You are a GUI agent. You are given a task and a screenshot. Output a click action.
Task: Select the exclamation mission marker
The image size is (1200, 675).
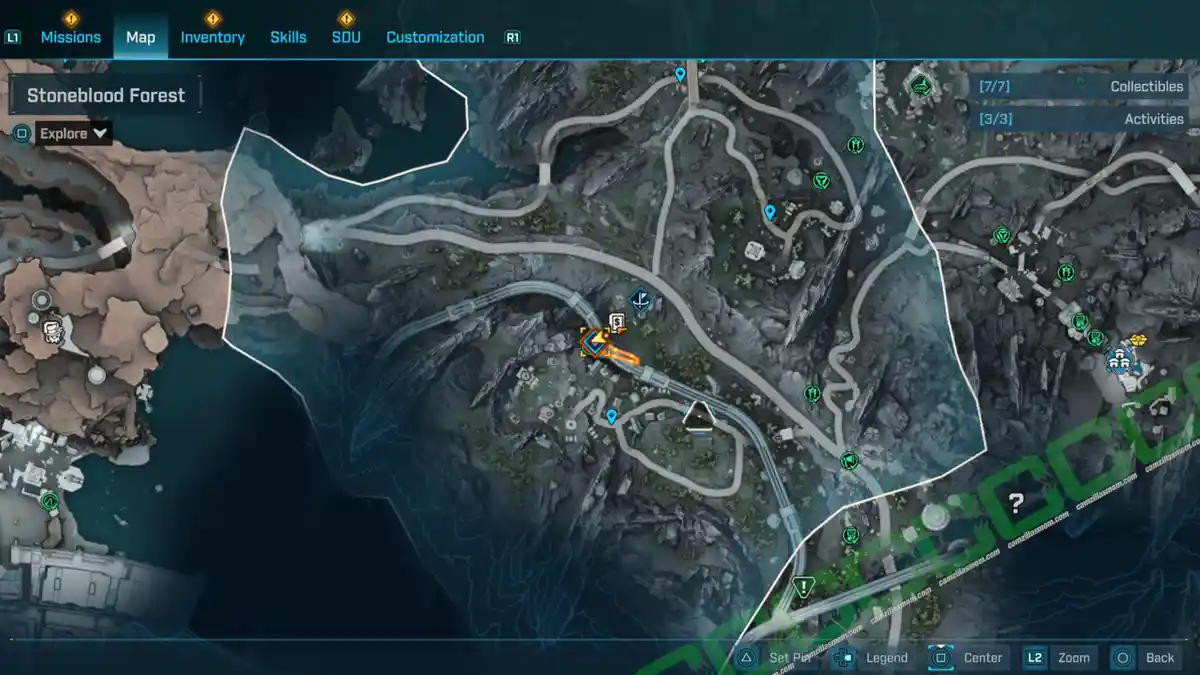801,585
